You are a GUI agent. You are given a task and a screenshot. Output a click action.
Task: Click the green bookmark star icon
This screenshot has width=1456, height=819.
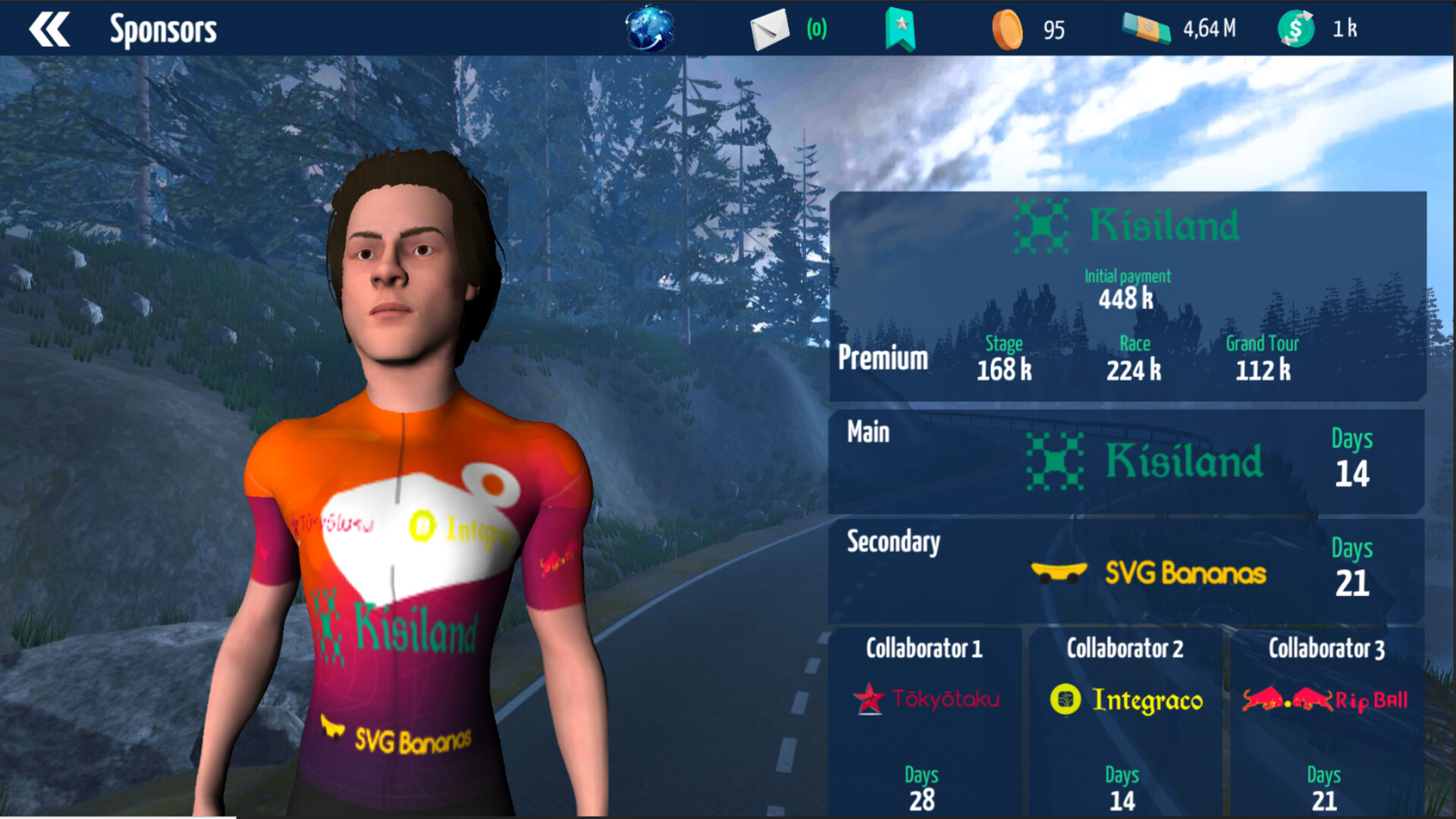click(x=900, y=30)
